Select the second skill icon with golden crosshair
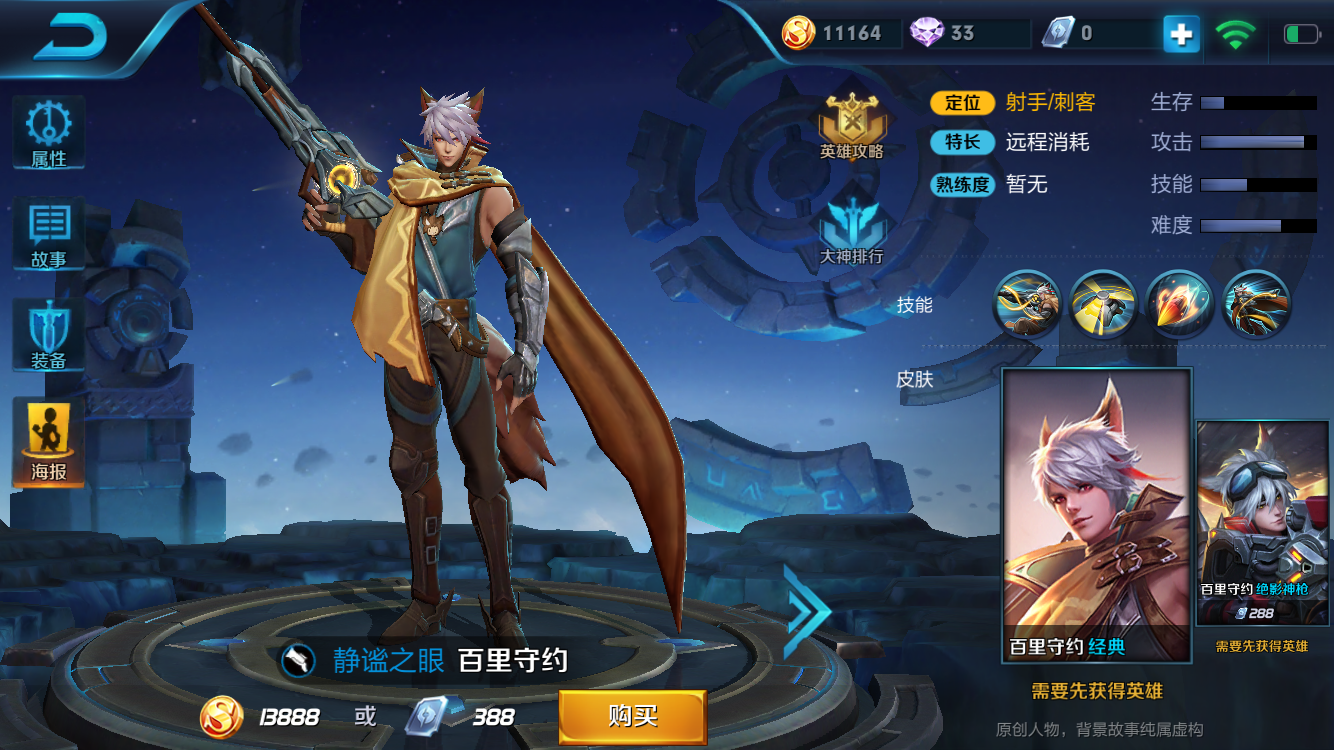This screenshot has height=750, width=1334. [x=1103, y=304]
